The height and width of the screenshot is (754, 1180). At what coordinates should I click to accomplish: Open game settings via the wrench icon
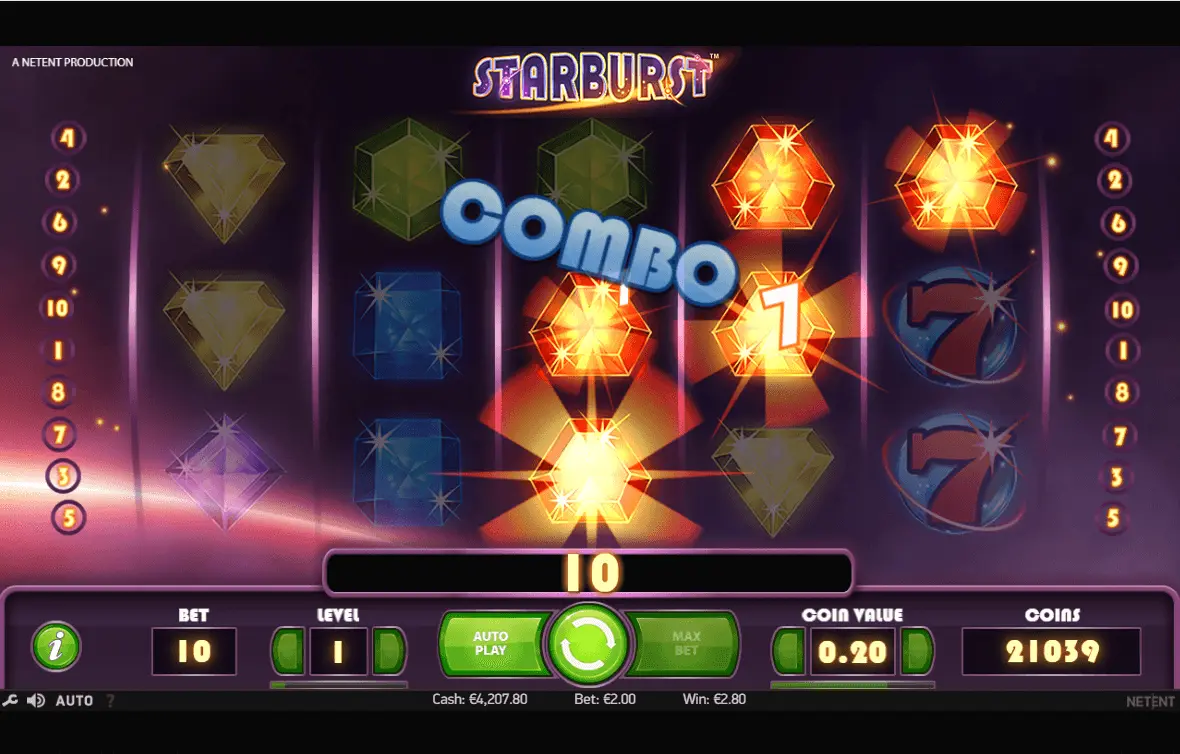pyautogui.click(x=11, y=701)
